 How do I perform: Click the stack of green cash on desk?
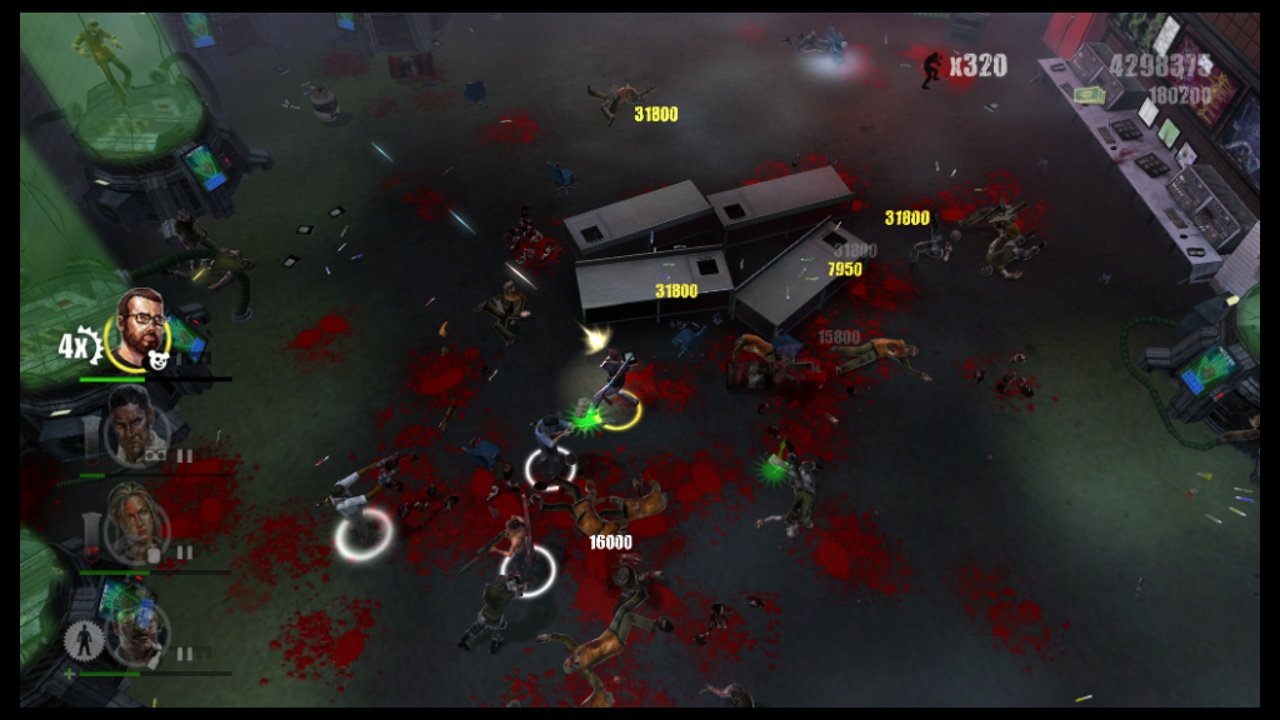coord(1090,95)
